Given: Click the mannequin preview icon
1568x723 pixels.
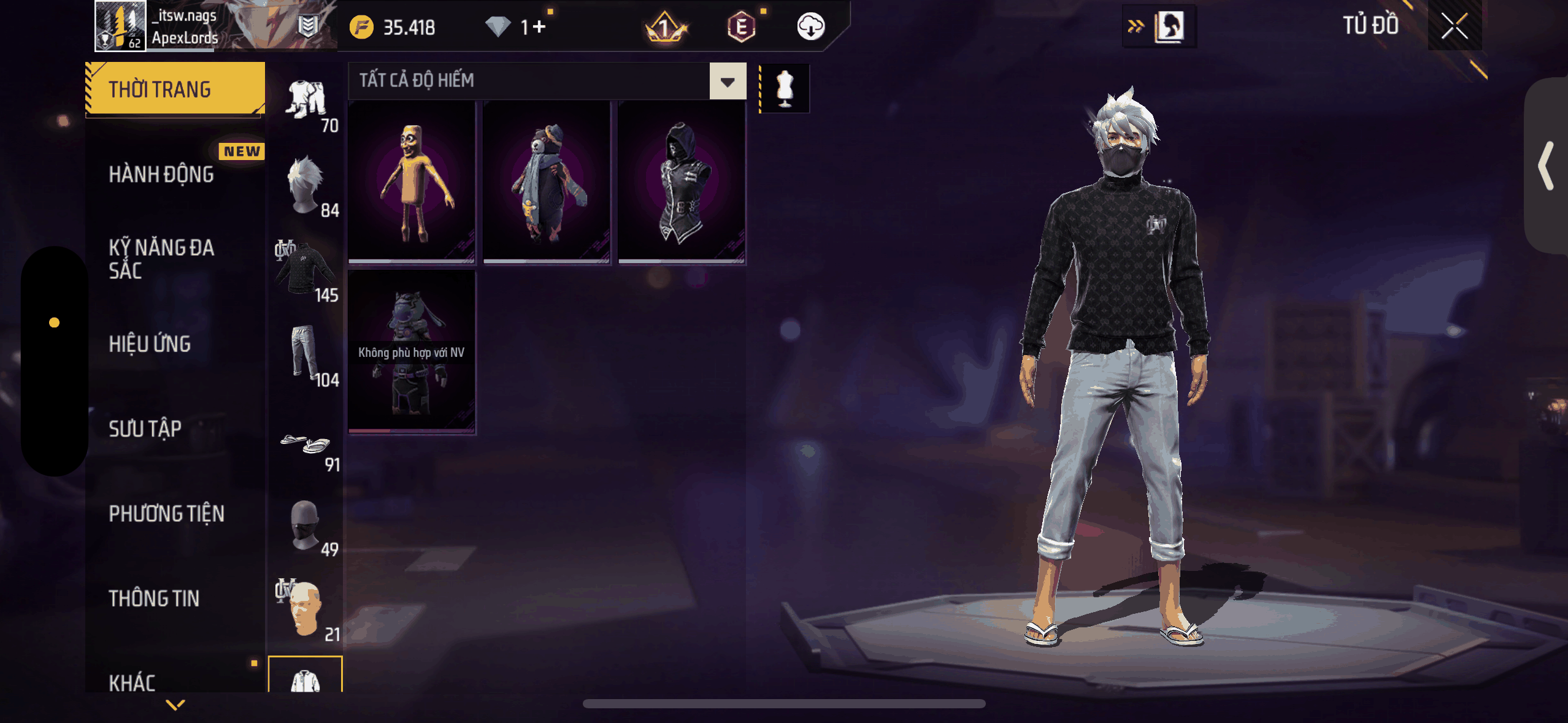Looking at the screenshot, I should pyautogui.click(x=785, y=89).
